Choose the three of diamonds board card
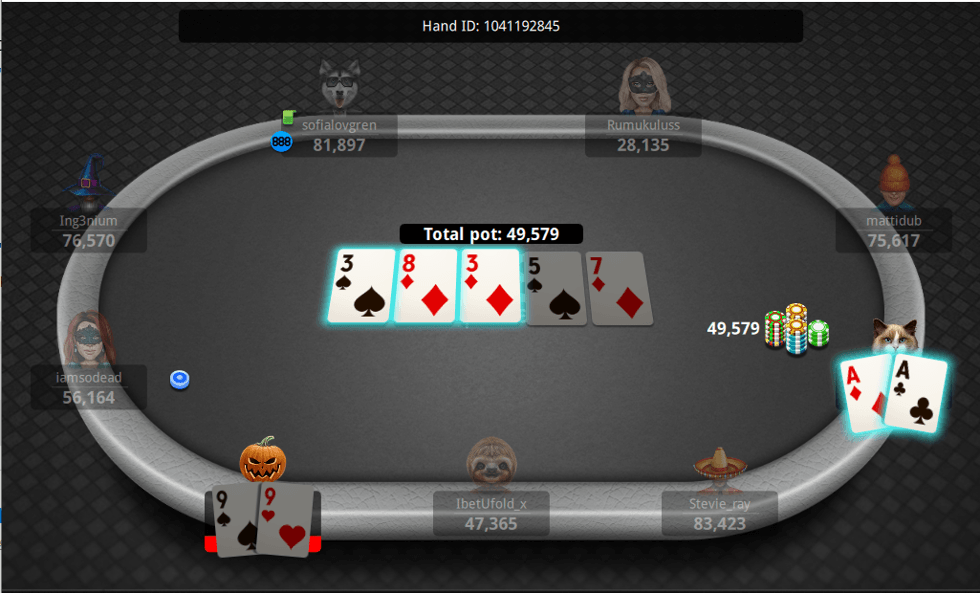The width and height of the screenshot is (980, 593). click(489, 287)
